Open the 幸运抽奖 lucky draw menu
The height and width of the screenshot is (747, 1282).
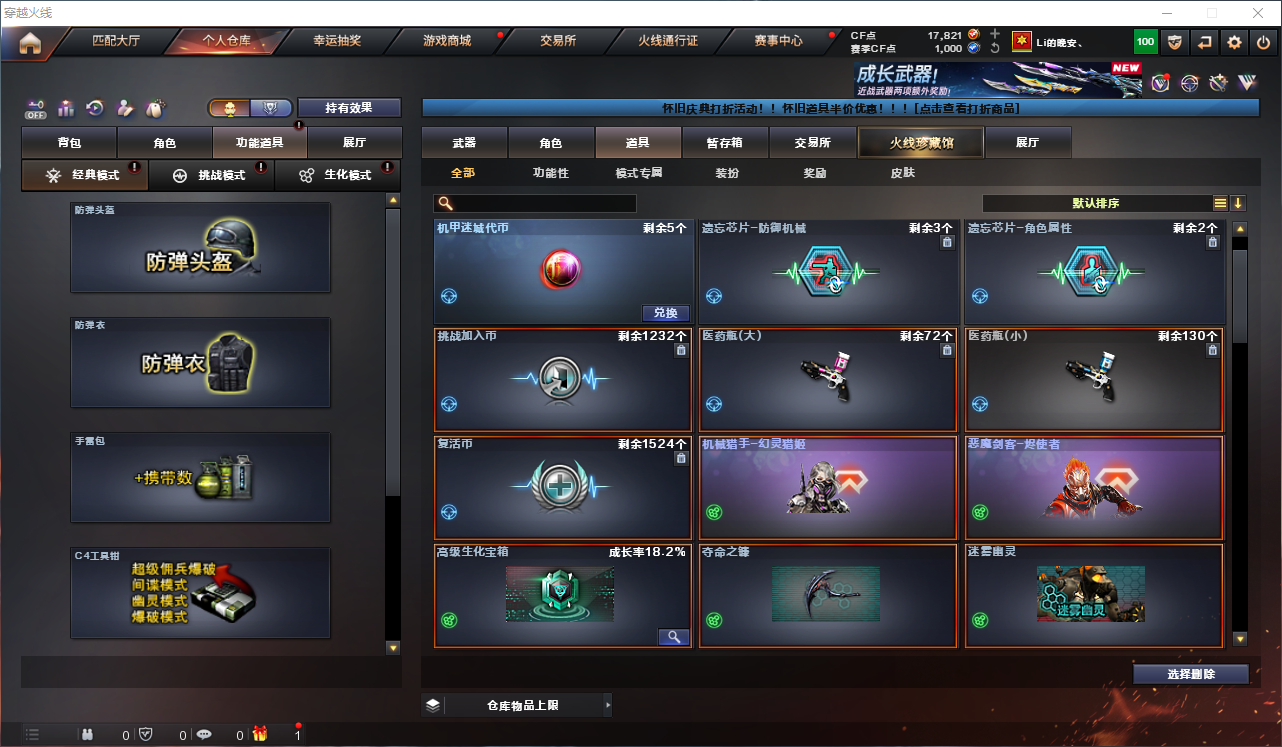click(337, 41)
